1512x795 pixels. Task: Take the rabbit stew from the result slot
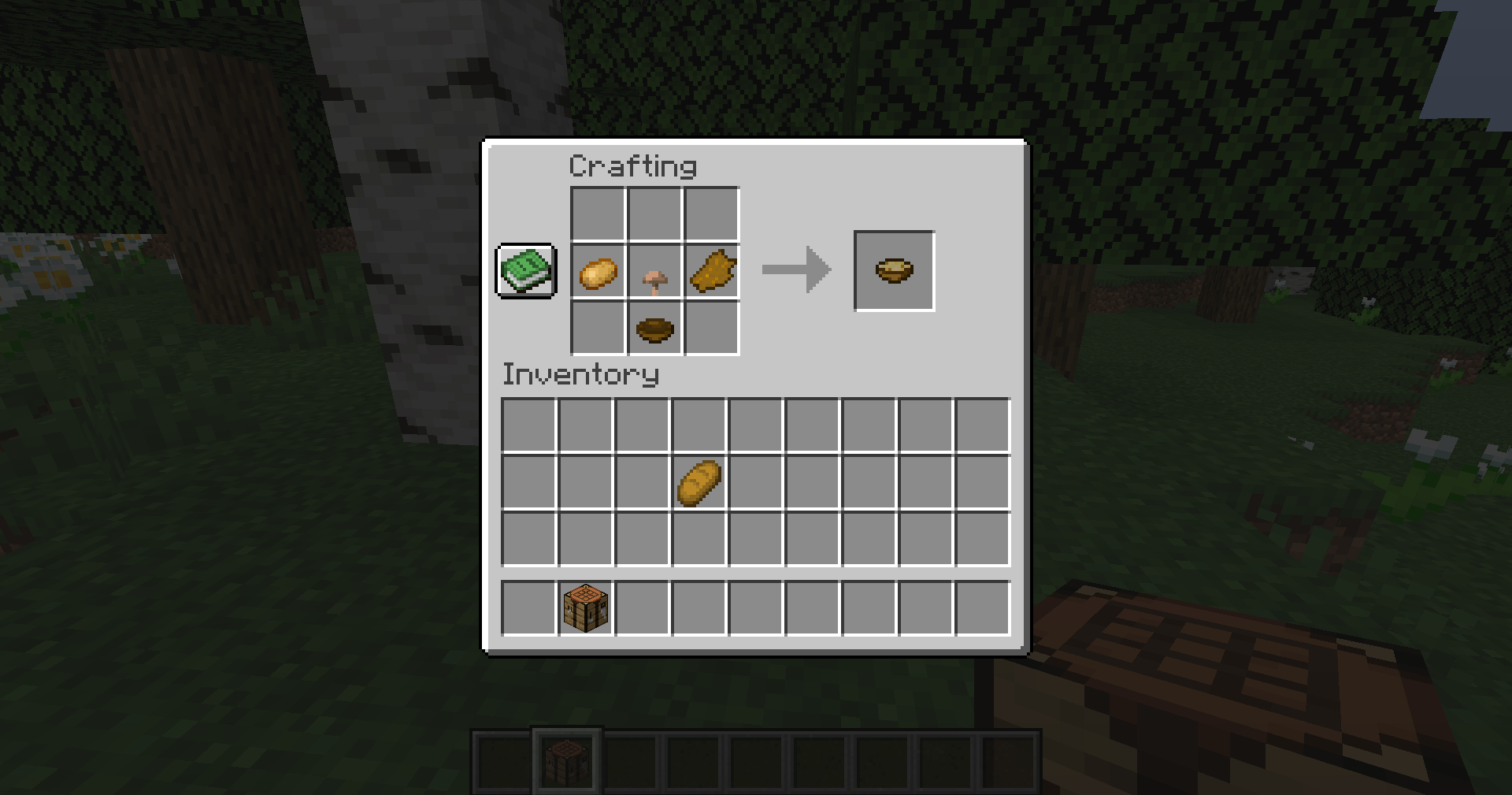[x=893, y=270]
